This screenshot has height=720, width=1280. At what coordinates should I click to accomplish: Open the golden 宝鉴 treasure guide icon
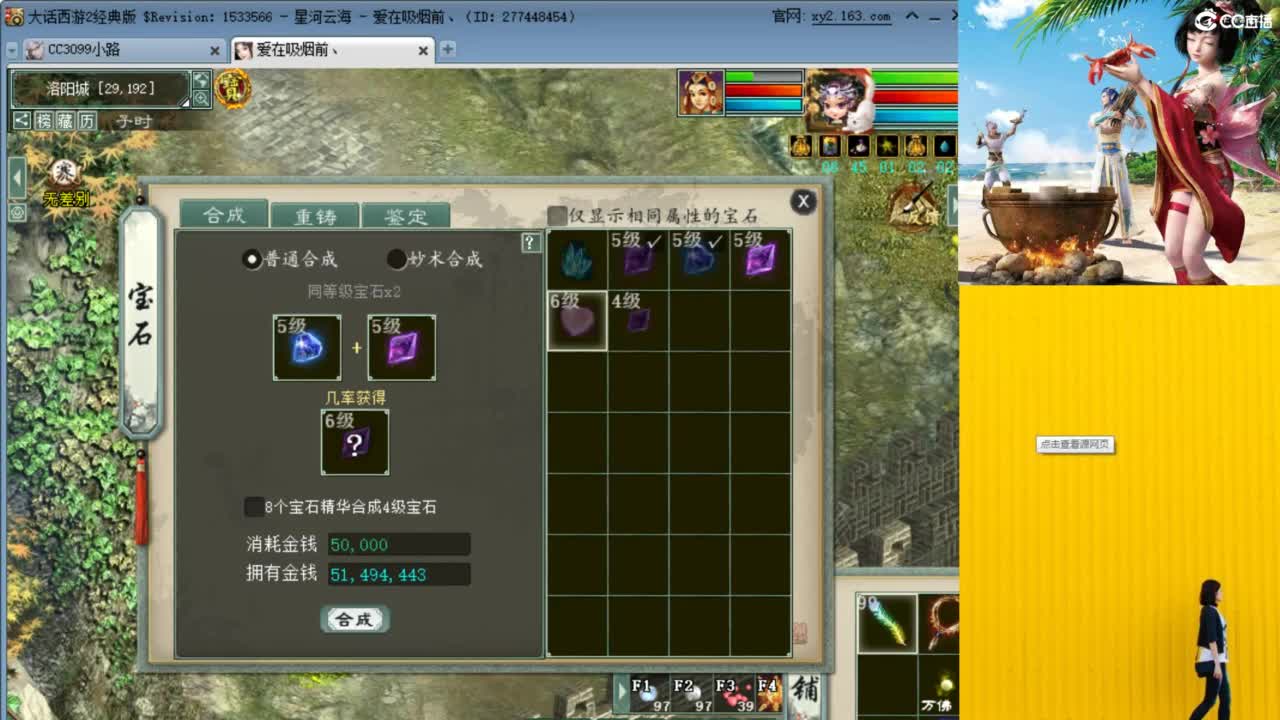pyautogui.click(x=235, y=89)
